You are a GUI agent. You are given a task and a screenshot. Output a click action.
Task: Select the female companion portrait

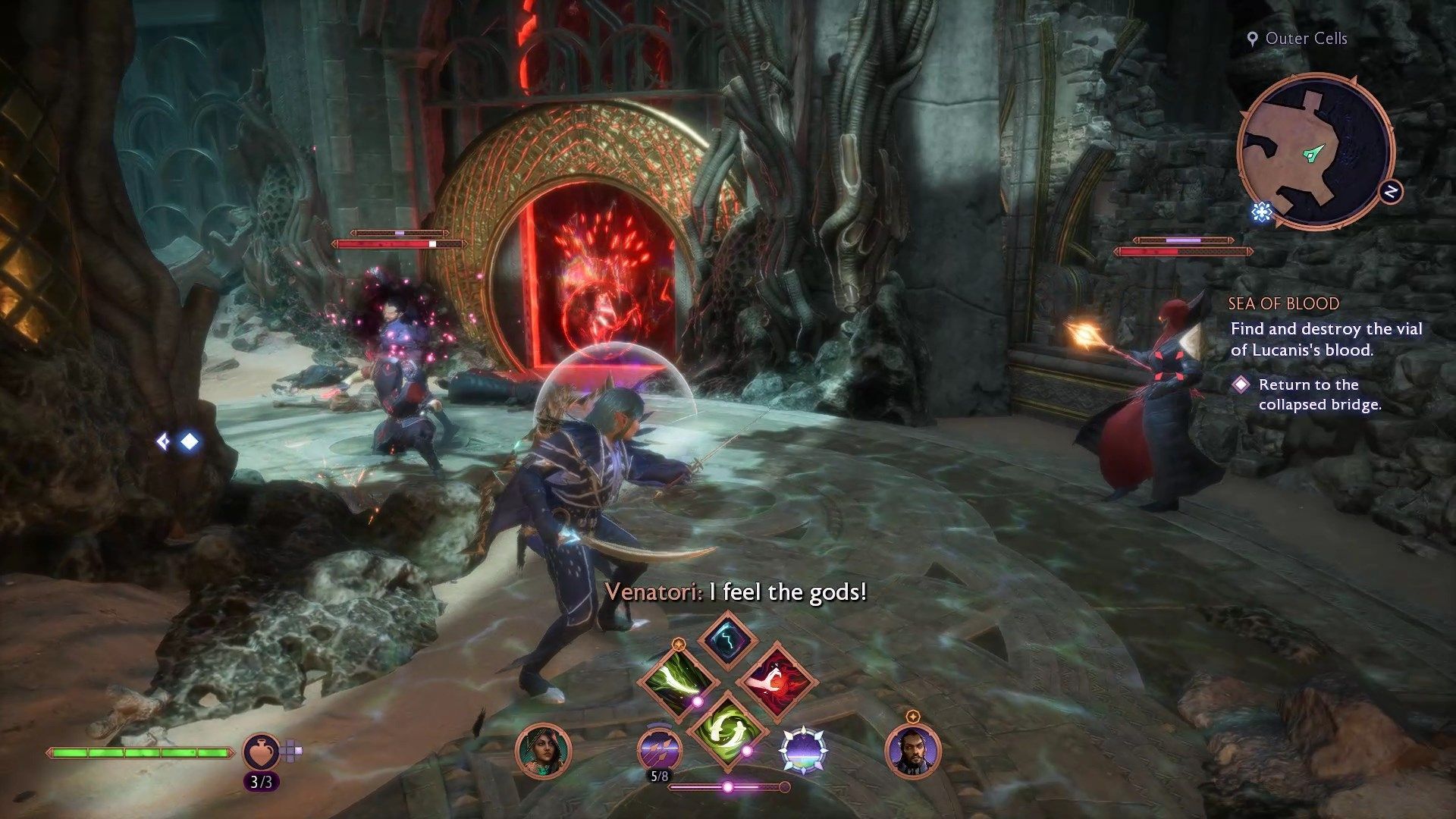click(x=543, y=751)
